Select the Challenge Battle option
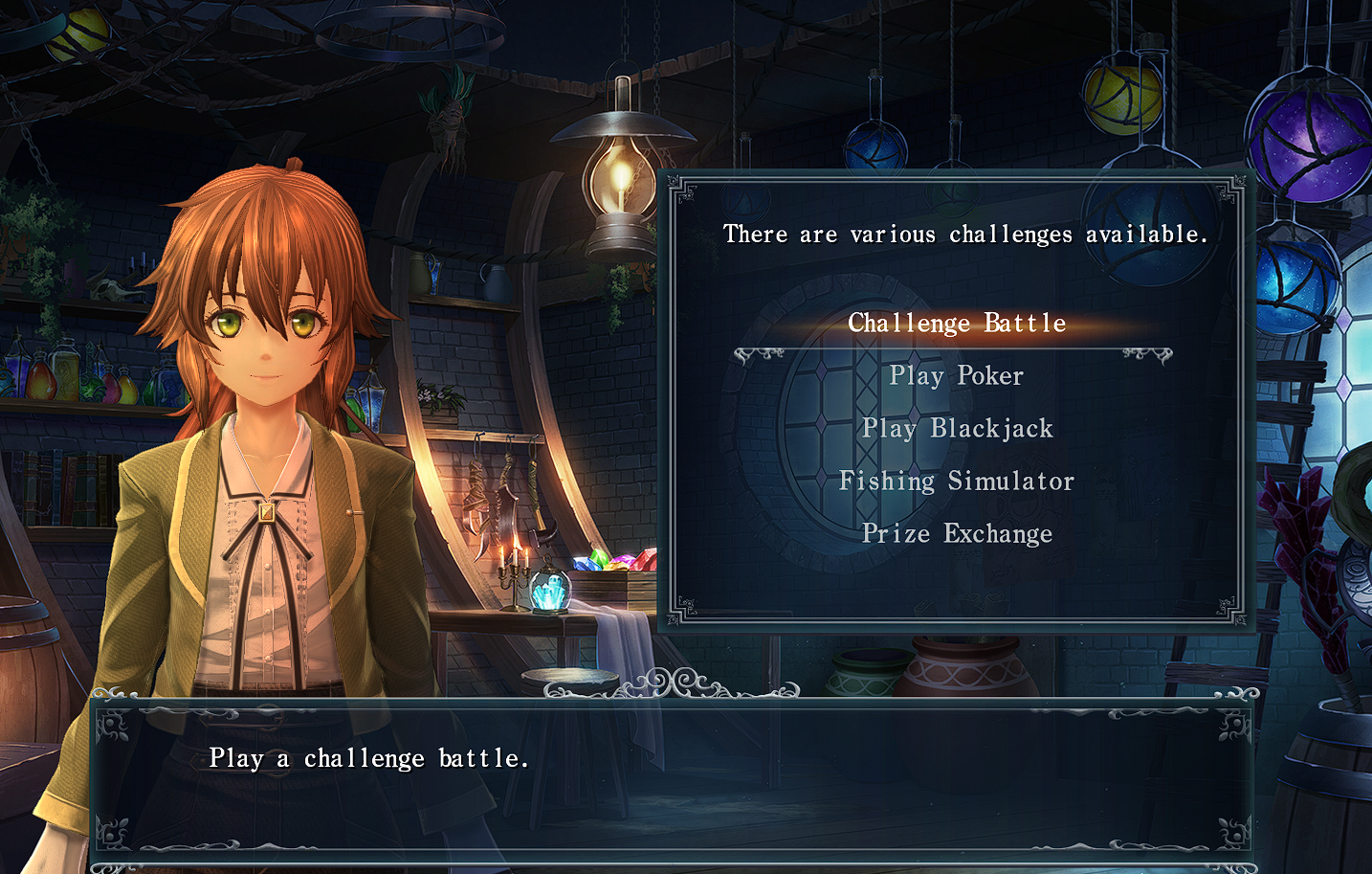The image size is (1372, 874). click(957, 324)
